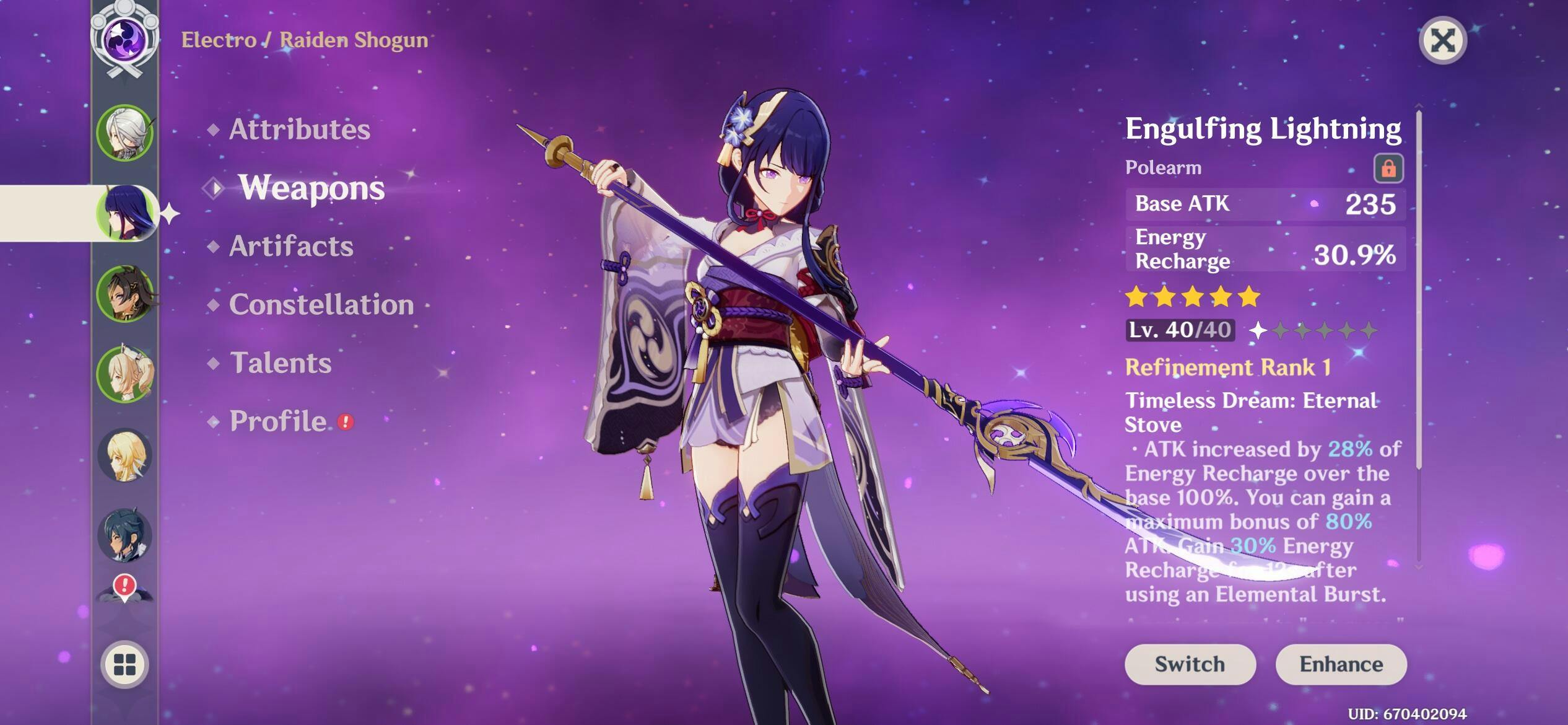
Task: Select the blonde traveler portrait
Action: pyautogui.click(x=125, y=455)
